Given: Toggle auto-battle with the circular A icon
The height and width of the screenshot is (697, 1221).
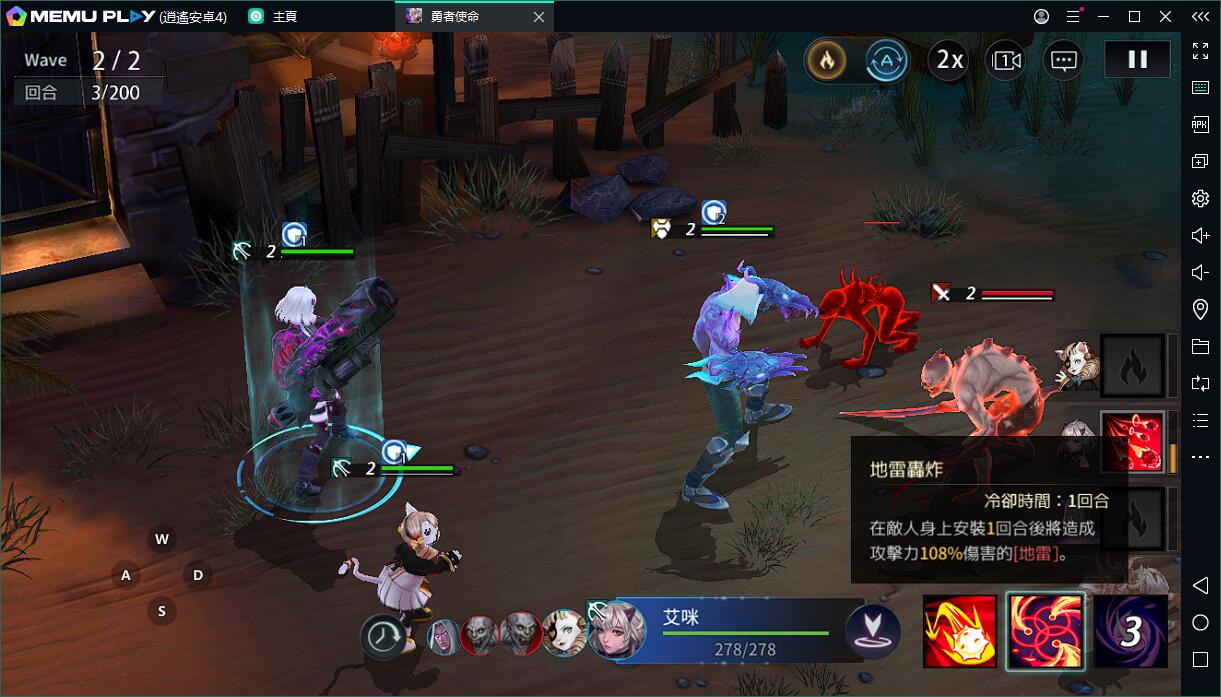Looking at the screenshot, I should [886, 61].
